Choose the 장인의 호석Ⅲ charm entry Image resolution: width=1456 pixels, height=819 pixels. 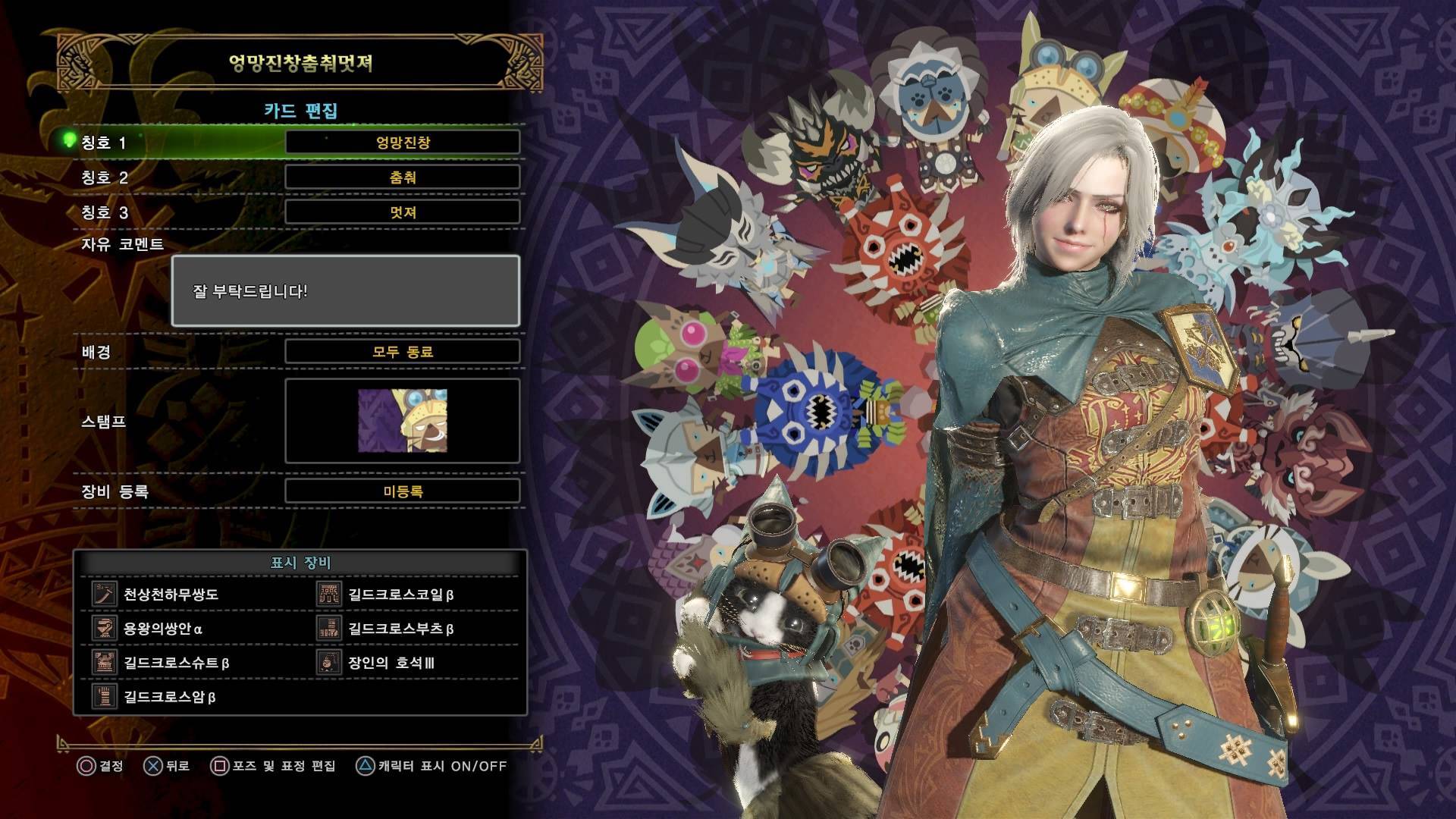[x=391, y=663]
